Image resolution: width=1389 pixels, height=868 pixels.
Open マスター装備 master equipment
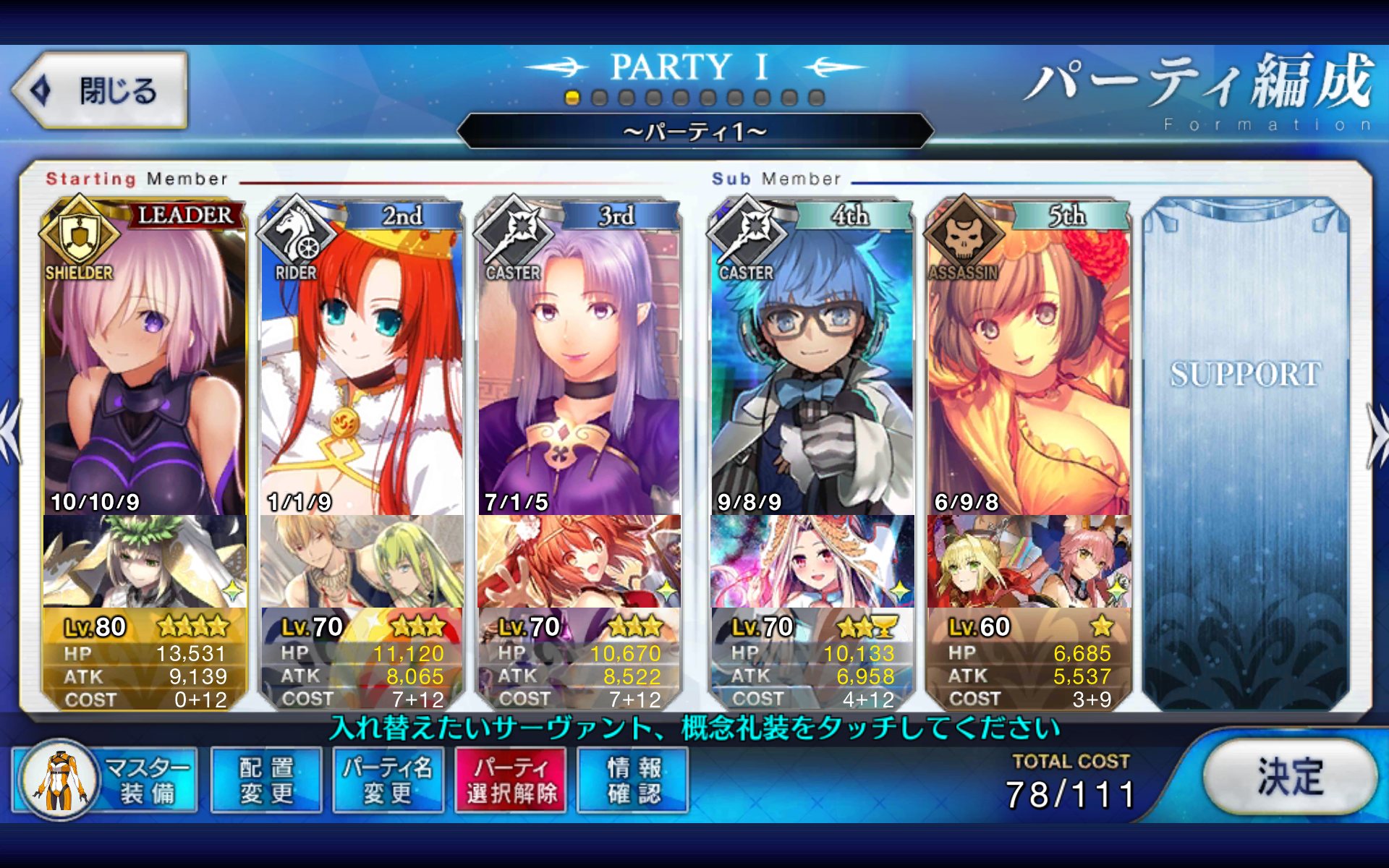[x=105, y=780]
